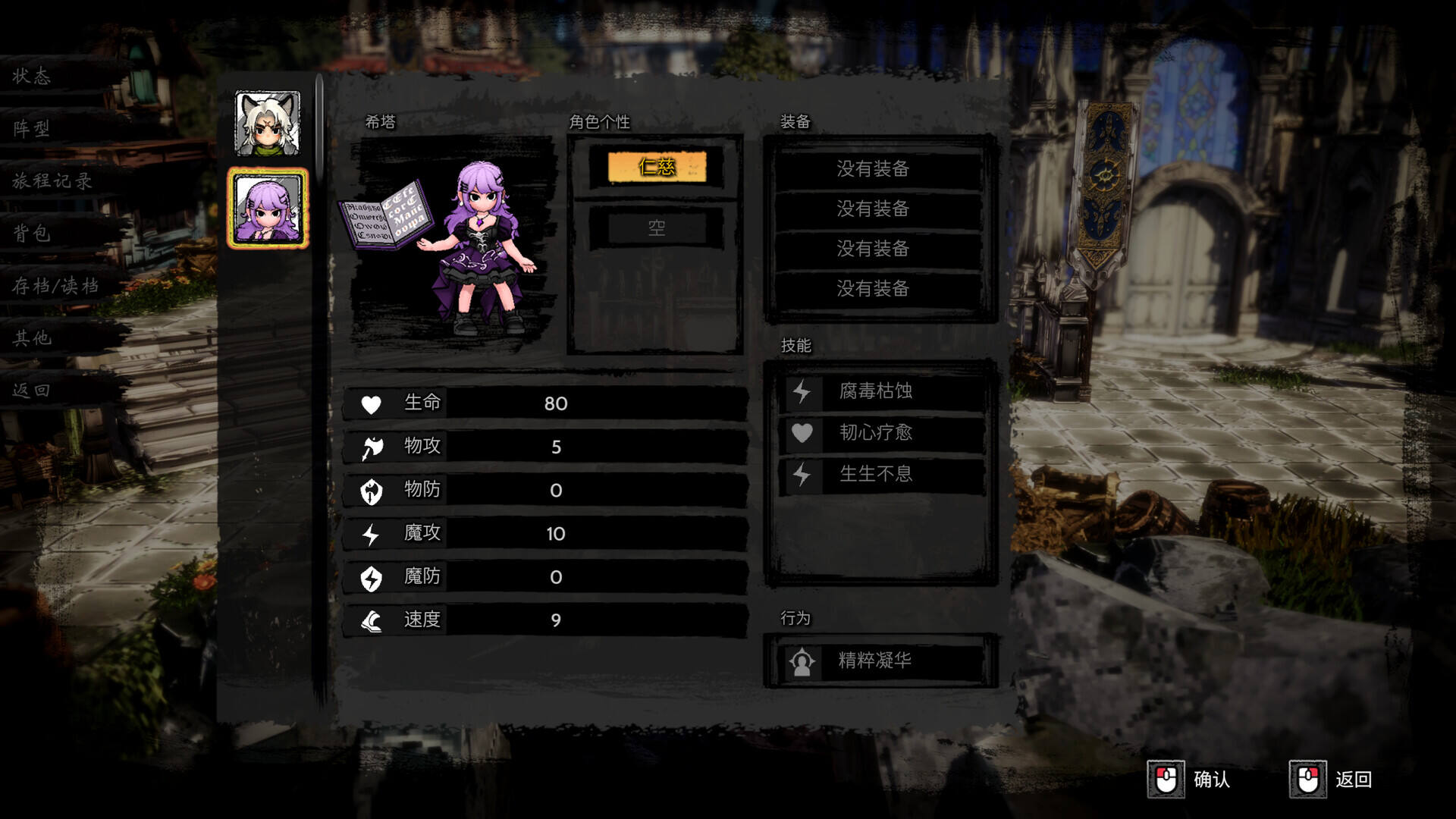This screenshot has width=1456, height=819.
Task: Select the white-haired wolf-eared character portrait
Action: click(268, 123)
